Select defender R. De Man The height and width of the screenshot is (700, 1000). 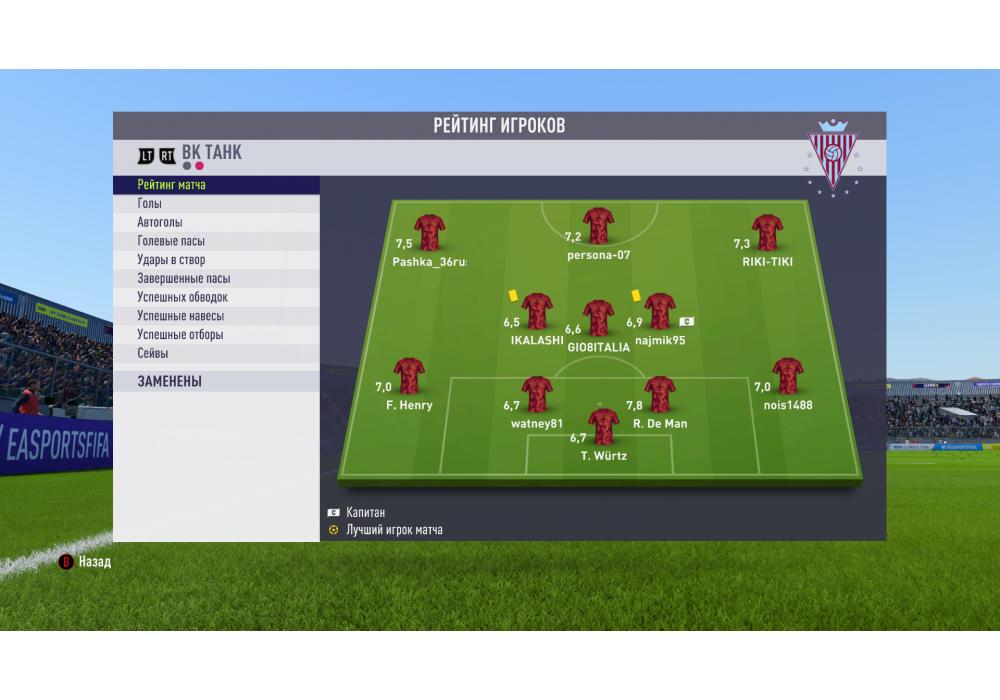[660, 395]
